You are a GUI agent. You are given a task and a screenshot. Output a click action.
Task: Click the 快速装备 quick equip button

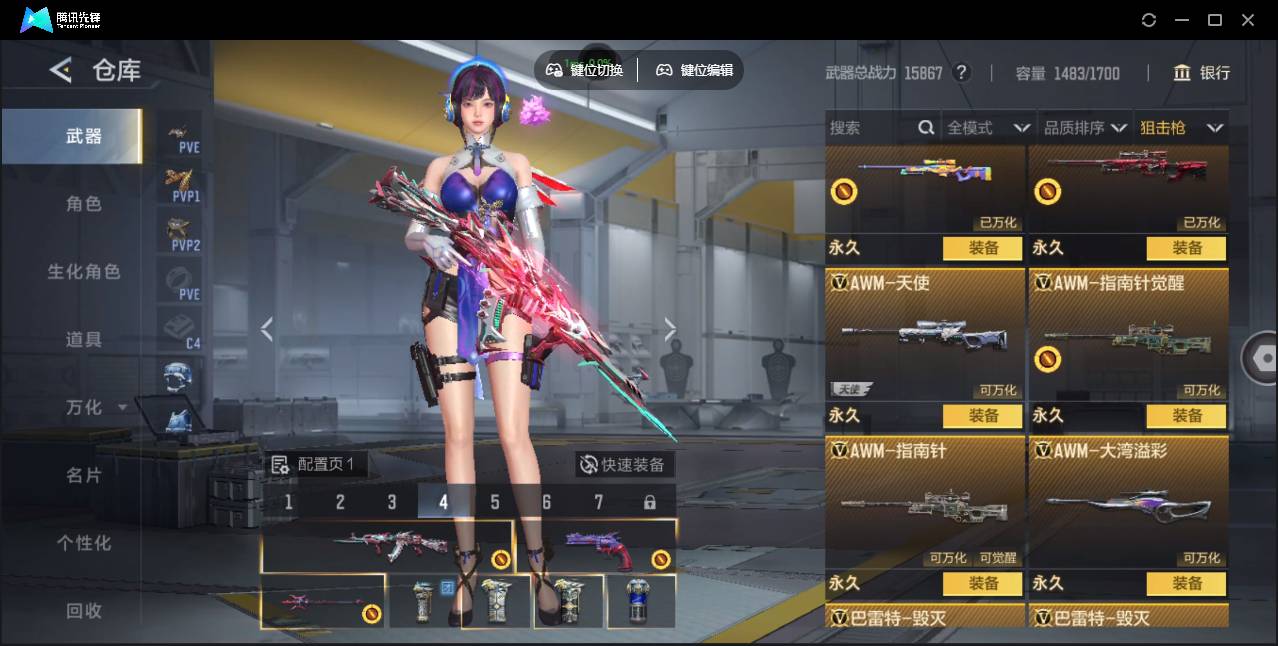coord(625,465)
